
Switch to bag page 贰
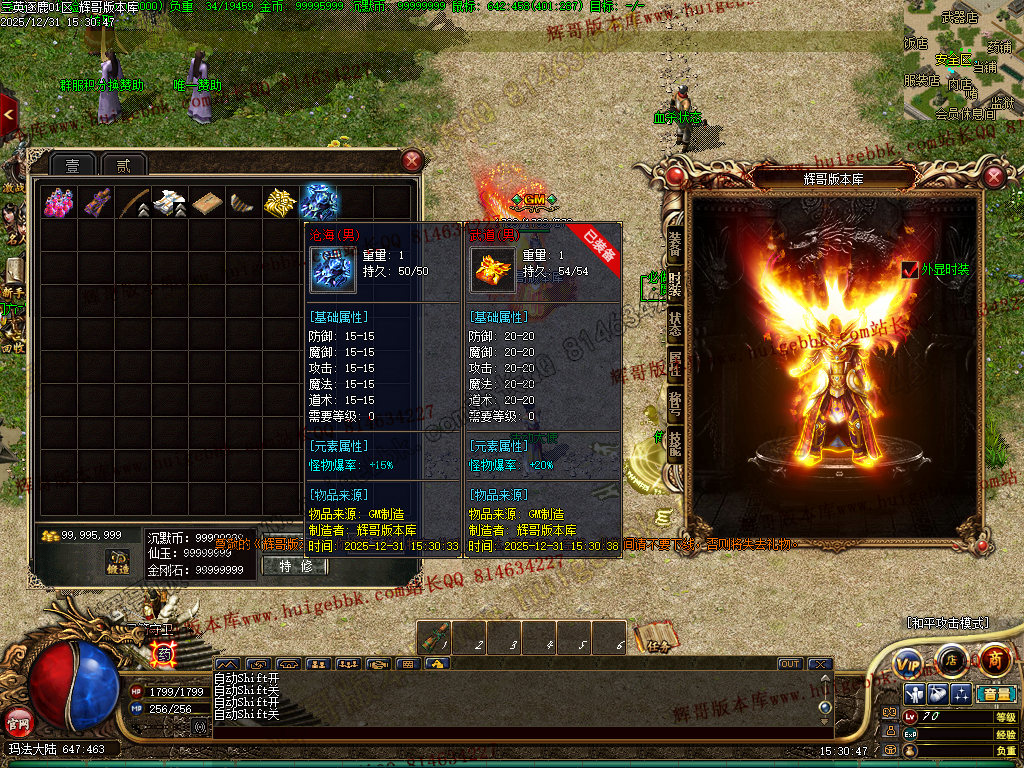coord(123,165)
